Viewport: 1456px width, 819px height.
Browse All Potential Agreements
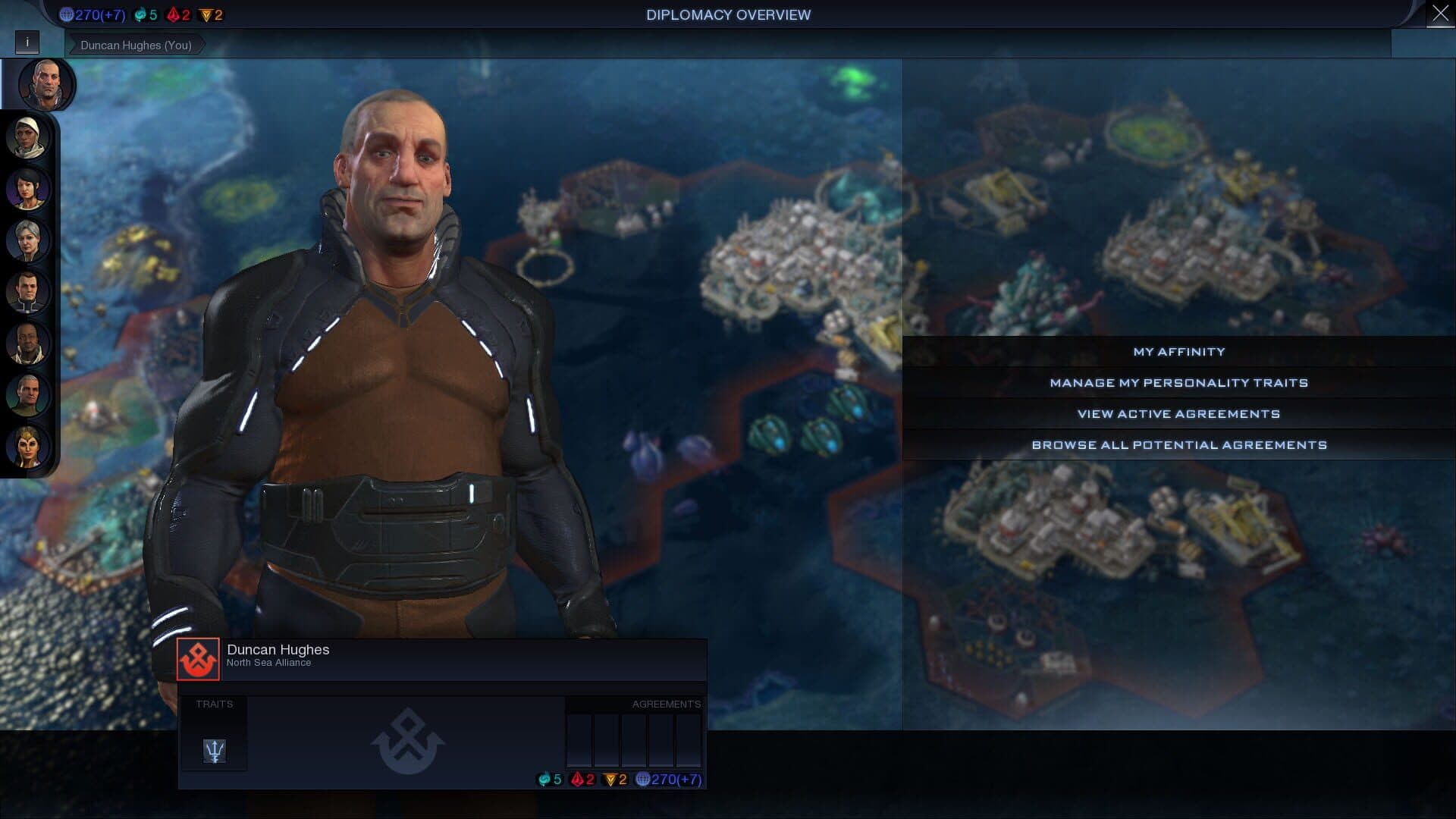point(1178,445)
